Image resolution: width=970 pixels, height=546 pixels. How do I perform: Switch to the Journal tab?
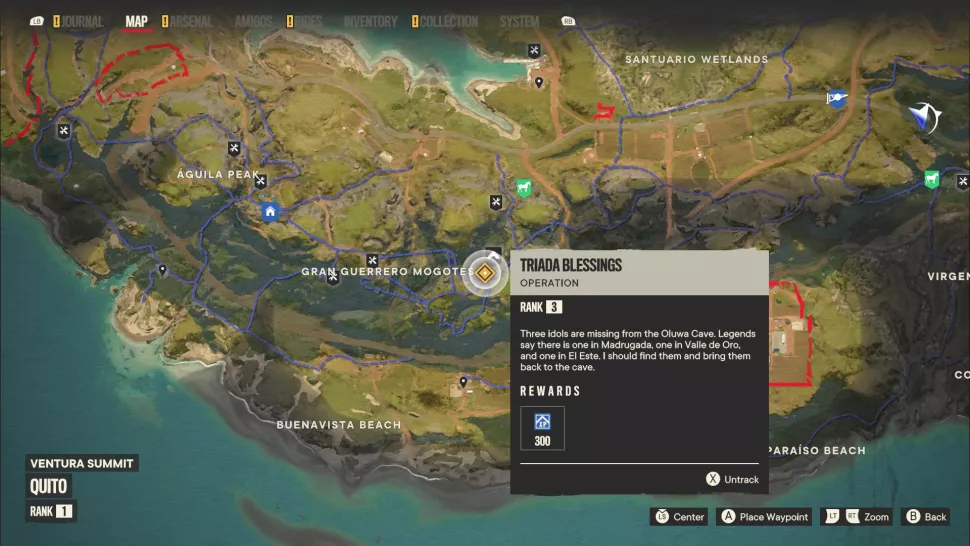click(x=81, y=21)
